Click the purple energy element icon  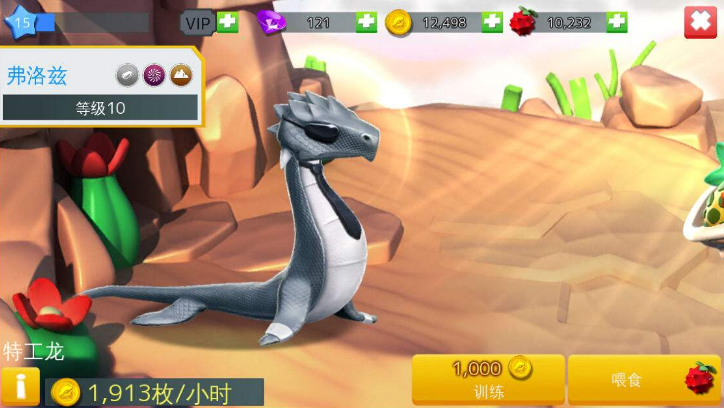point(154,74)
